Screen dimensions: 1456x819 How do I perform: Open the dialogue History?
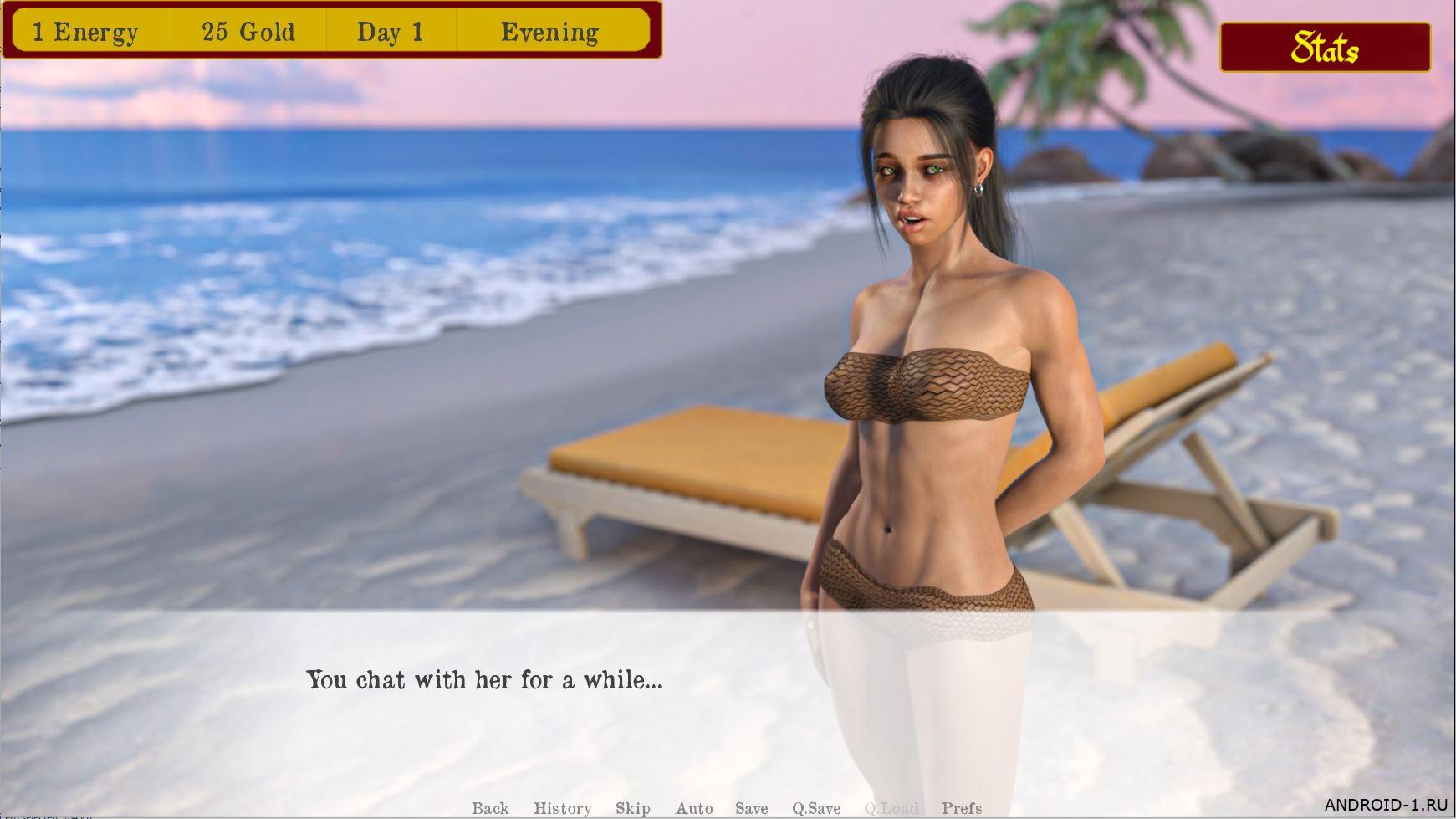[562, 808]
